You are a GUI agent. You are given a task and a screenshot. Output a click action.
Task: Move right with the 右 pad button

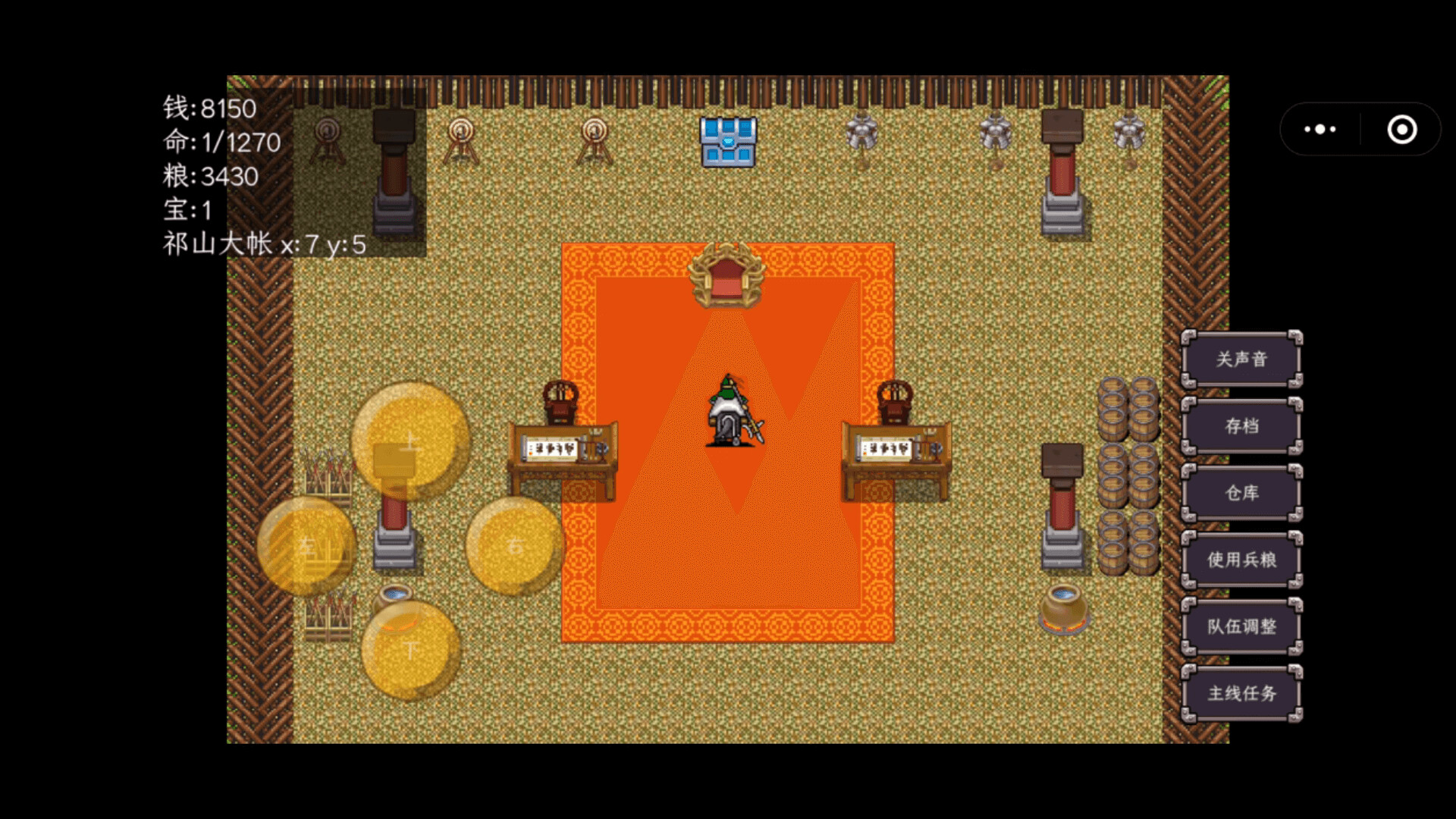(515, 546)
